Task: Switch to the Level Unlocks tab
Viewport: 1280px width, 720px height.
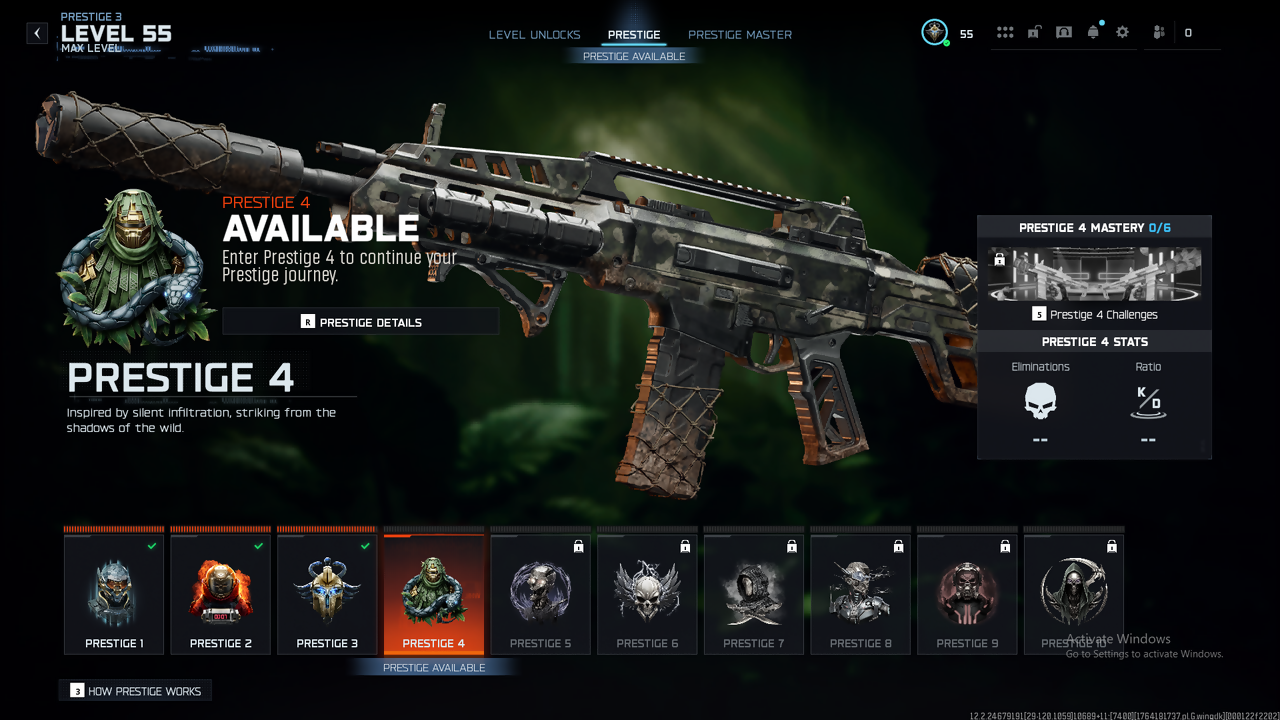Action: point(534,35)
